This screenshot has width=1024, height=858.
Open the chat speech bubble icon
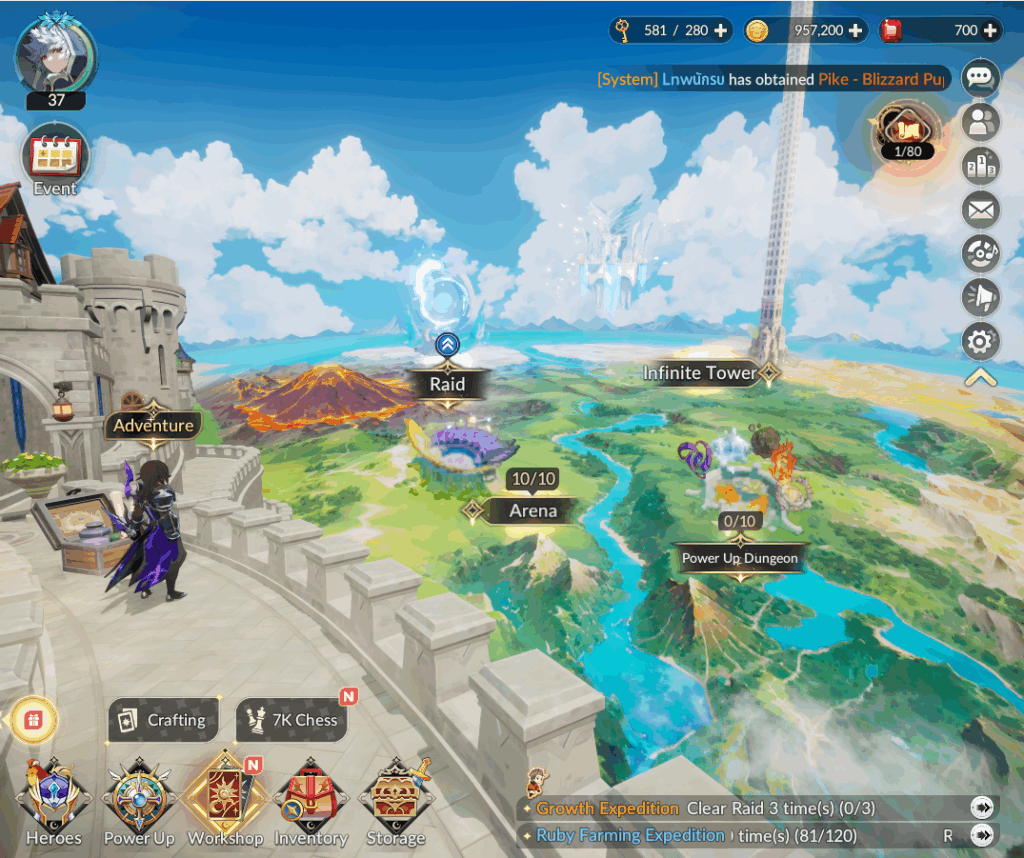pos(980,77)
